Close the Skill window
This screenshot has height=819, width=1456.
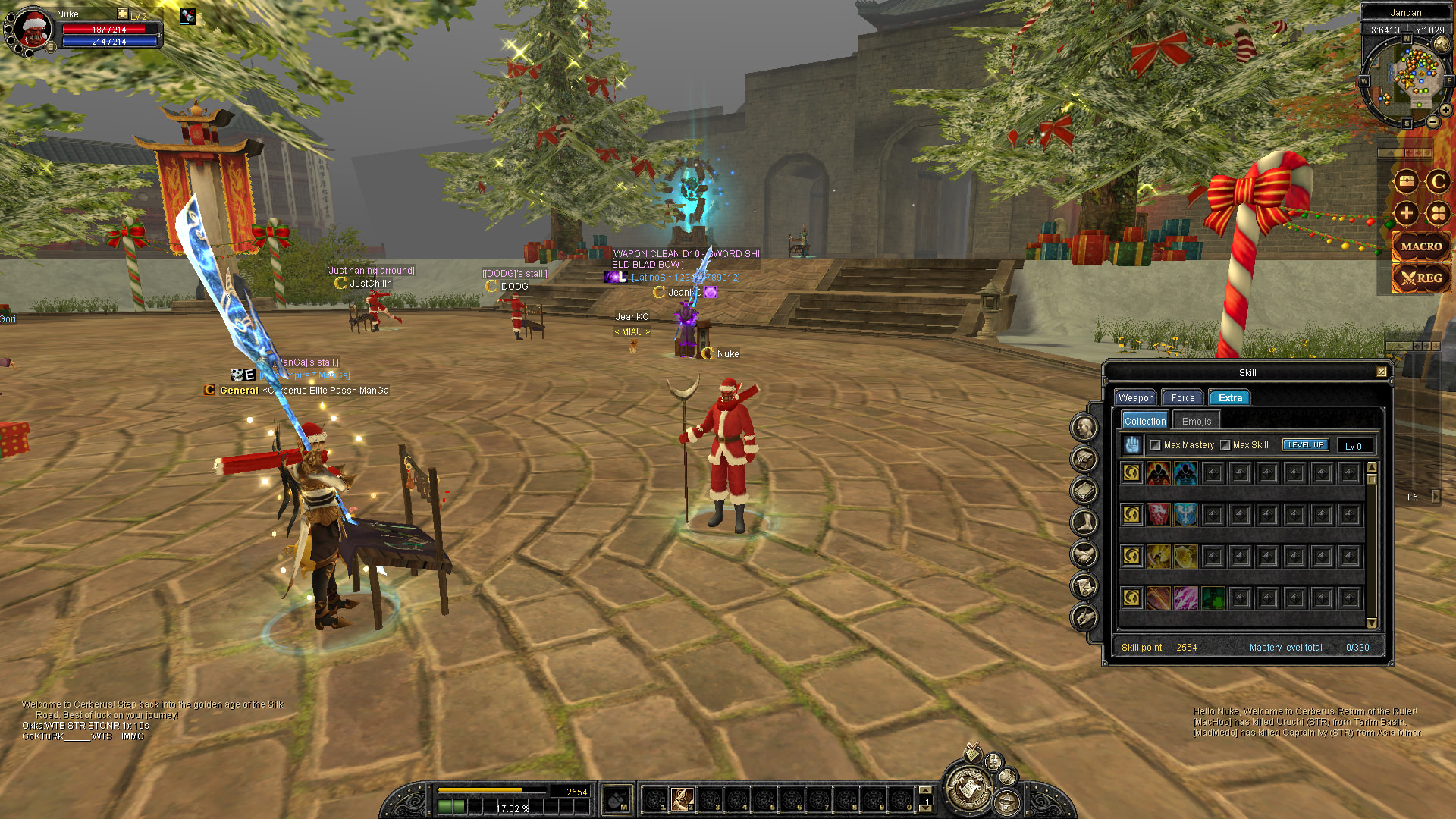coord(1381,372)
